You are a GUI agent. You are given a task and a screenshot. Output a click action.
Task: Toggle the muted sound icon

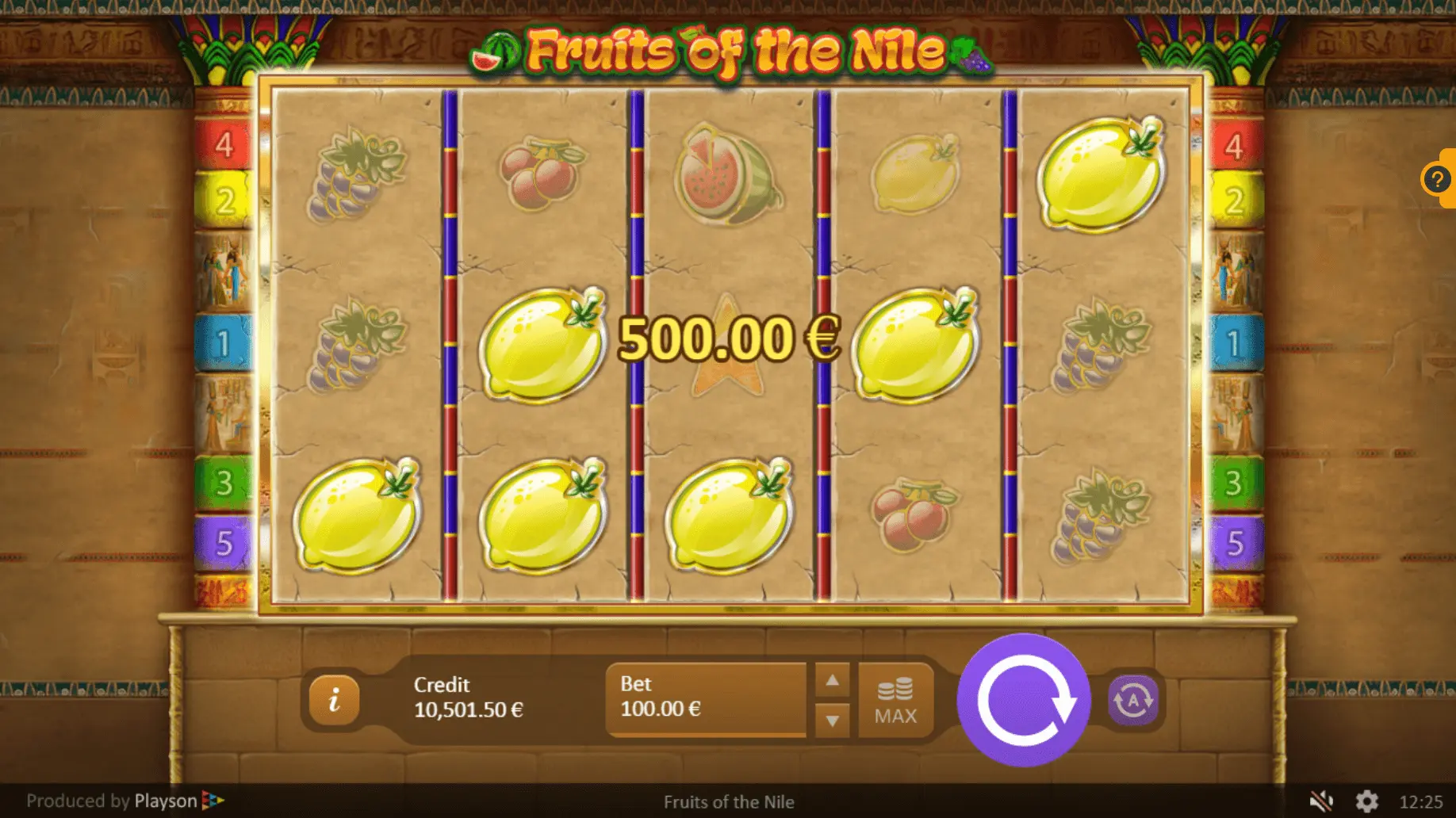1320,801
